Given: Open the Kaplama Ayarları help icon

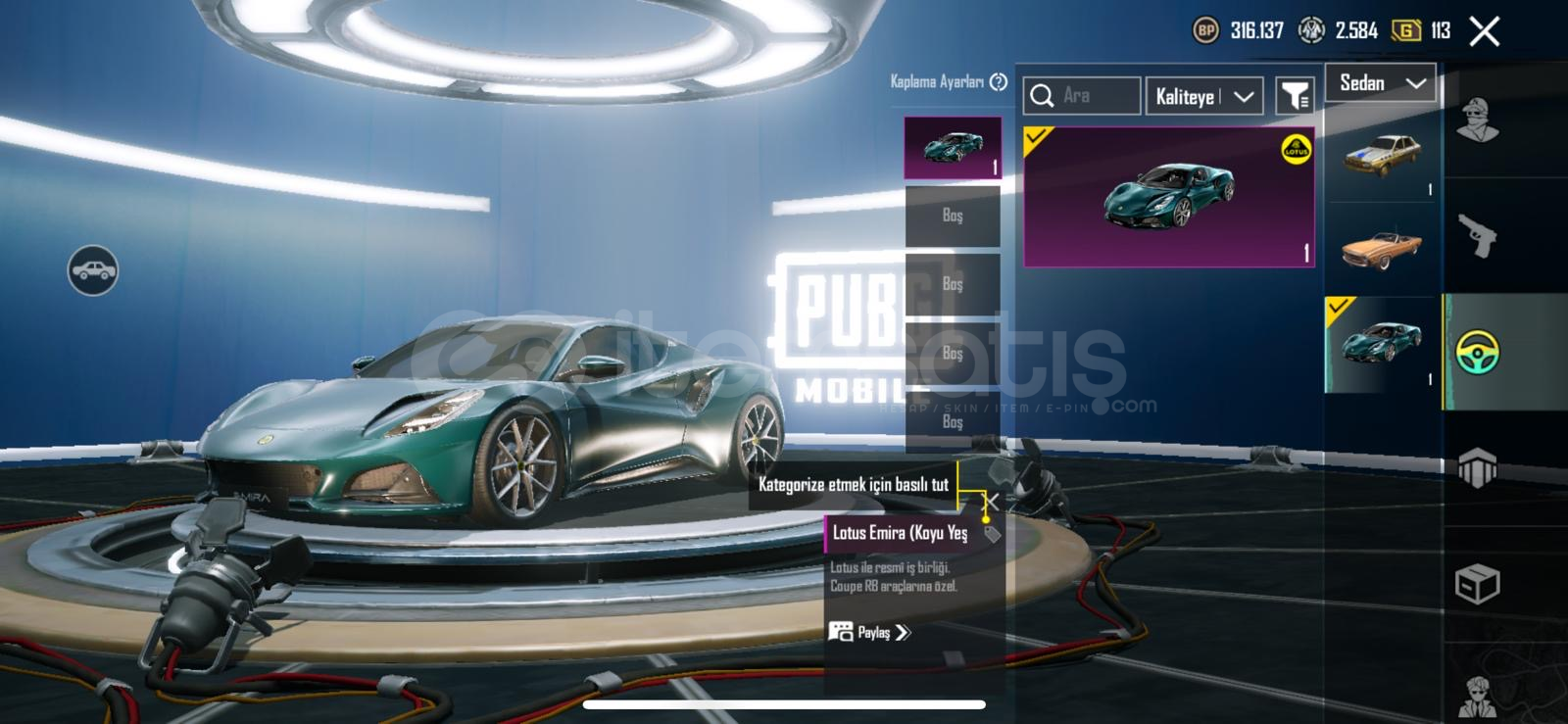Looking at the screenshot, I should click(999, 82).
